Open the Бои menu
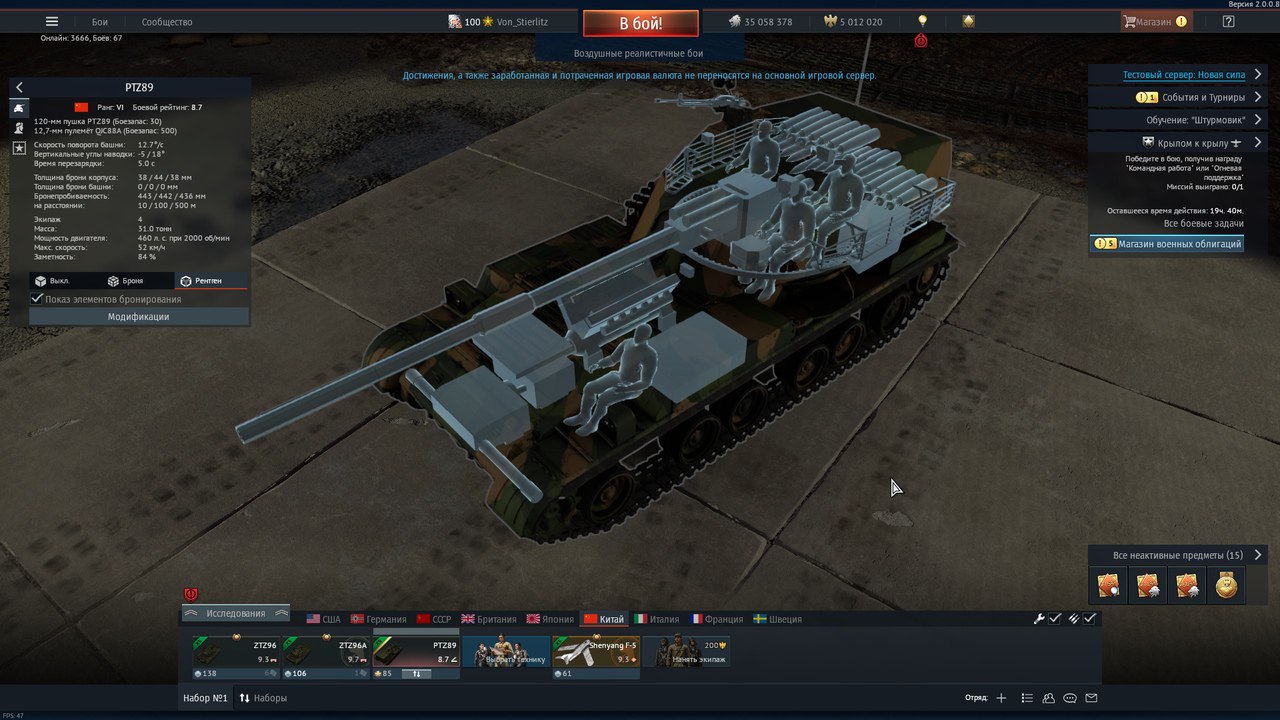1280x720 pixels. coord(100,22)
